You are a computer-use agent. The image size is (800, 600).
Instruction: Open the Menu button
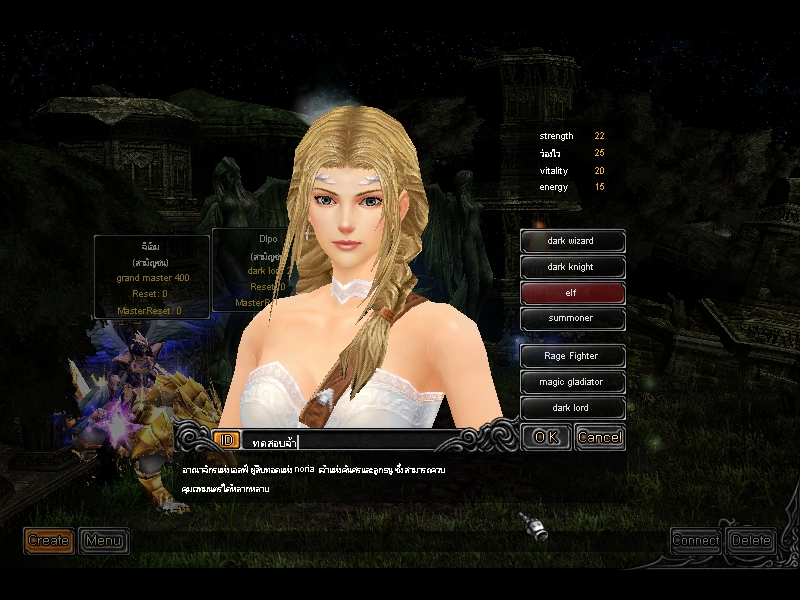[103, 541]
